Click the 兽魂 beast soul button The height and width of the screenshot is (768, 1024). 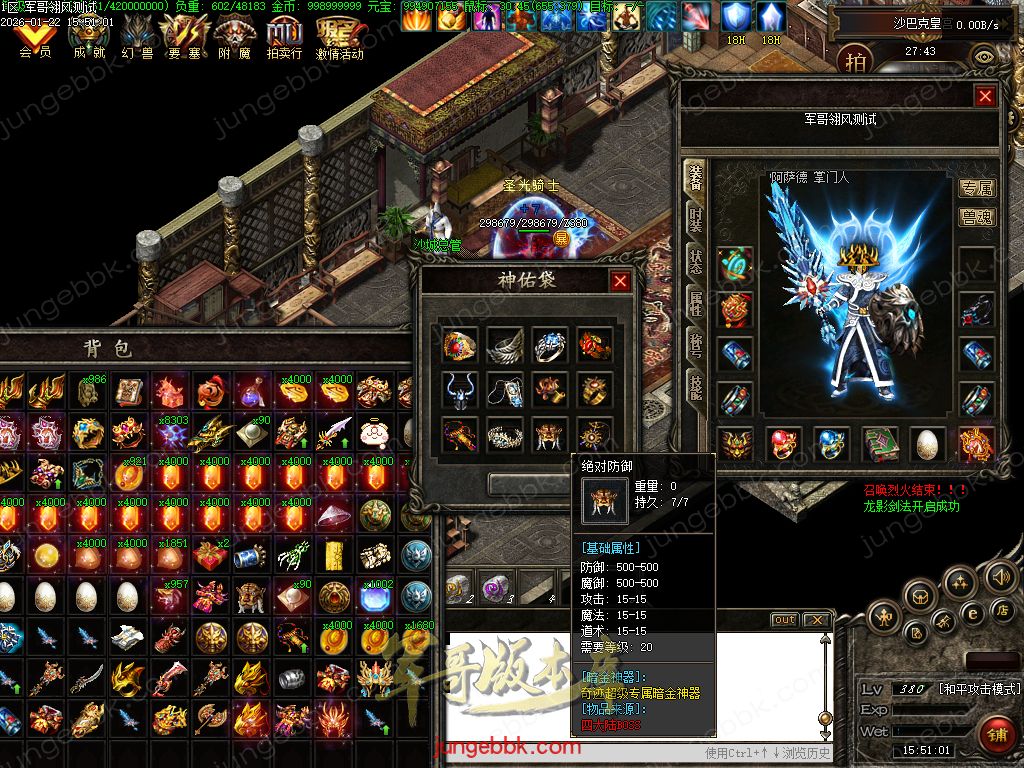point(976,217)
